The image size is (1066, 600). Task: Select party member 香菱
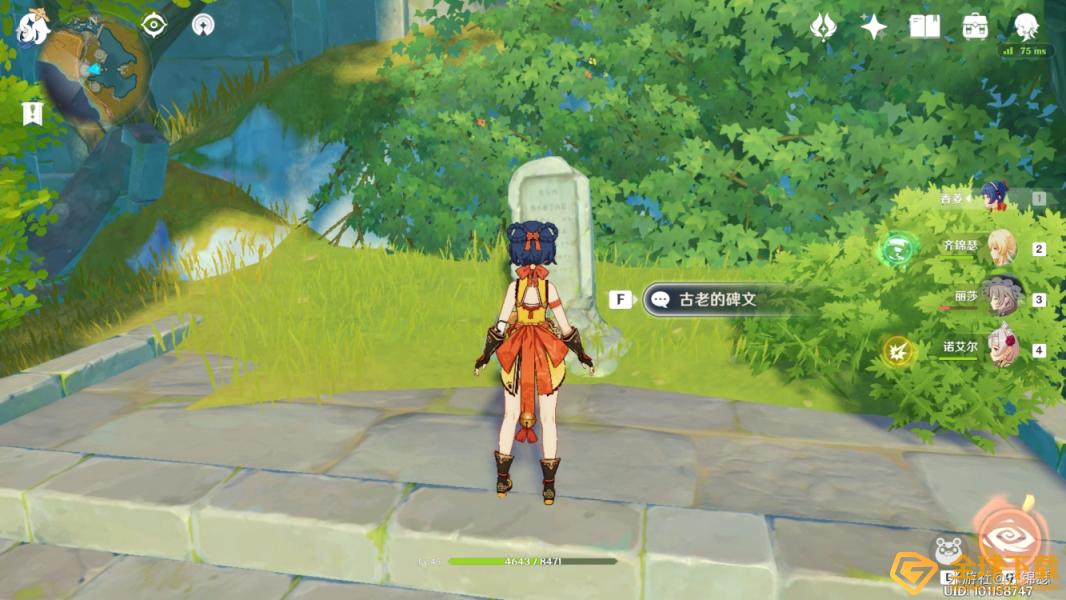(x=995, y=197)
